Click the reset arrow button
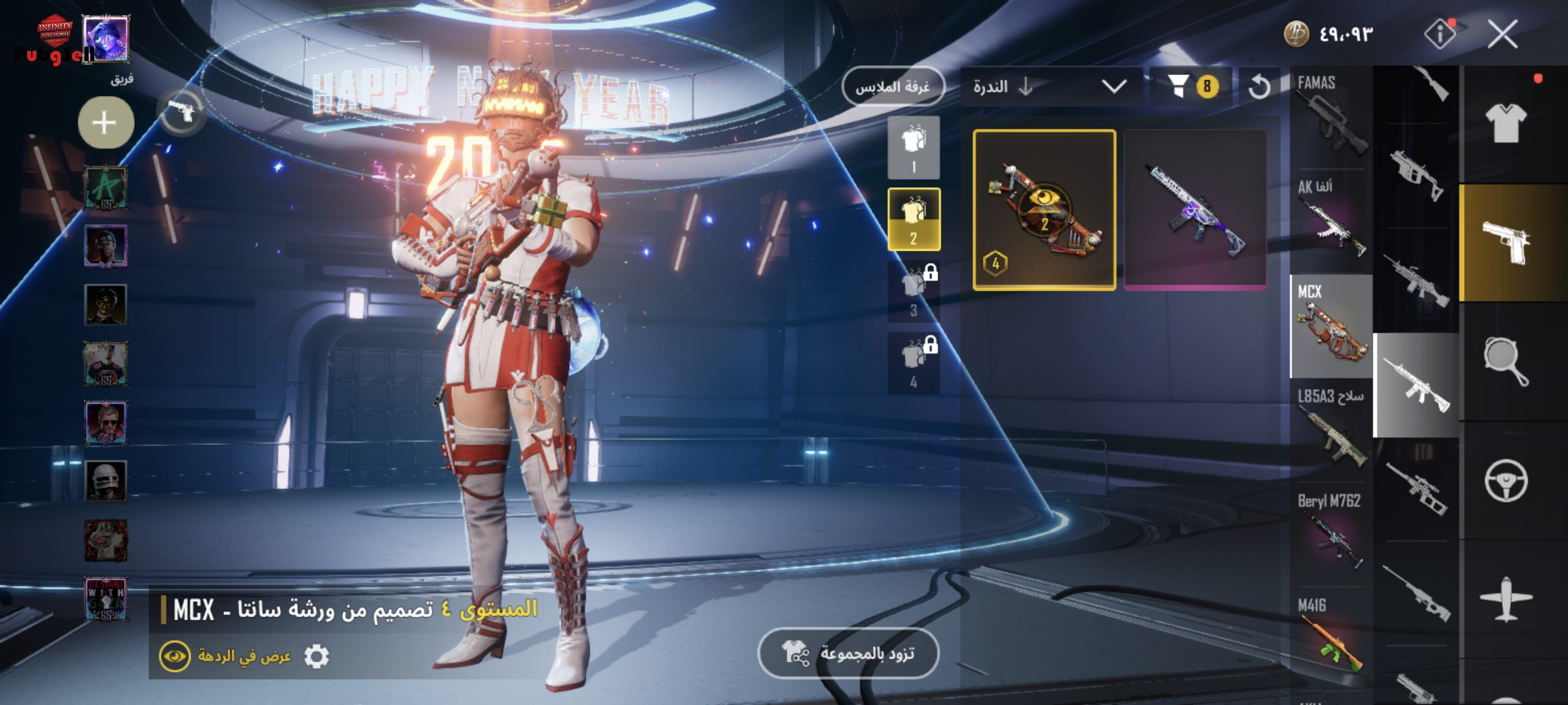 (x=1259, y=86)
